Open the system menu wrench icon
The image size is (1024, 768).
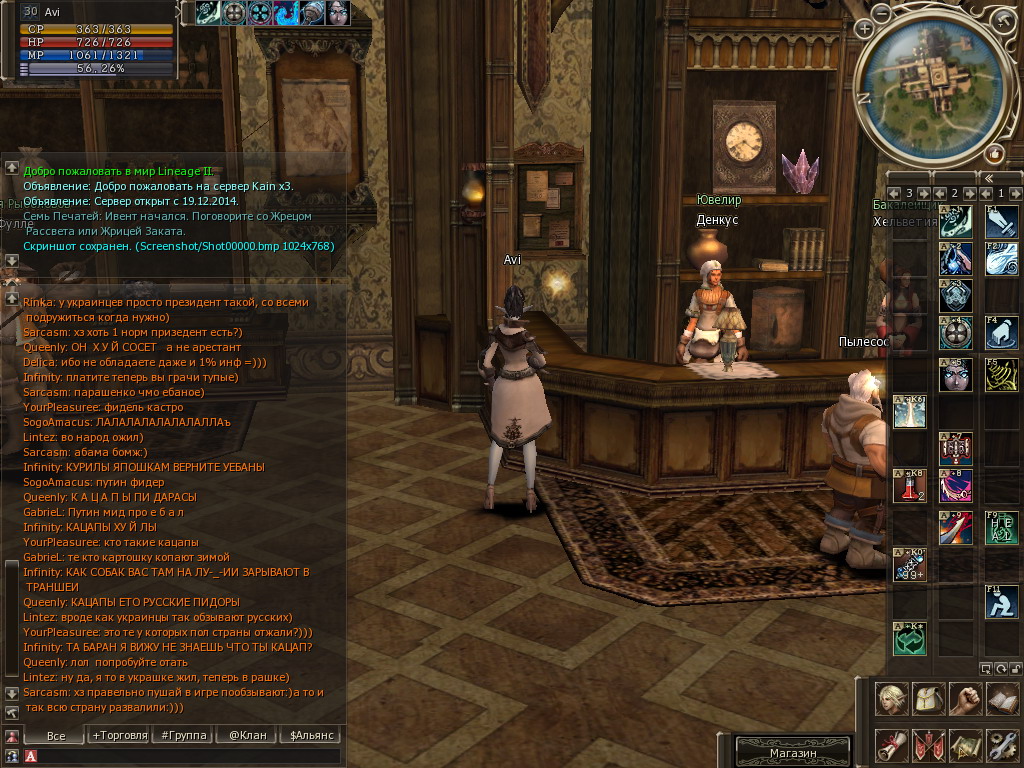click(x=1001, y=745)
